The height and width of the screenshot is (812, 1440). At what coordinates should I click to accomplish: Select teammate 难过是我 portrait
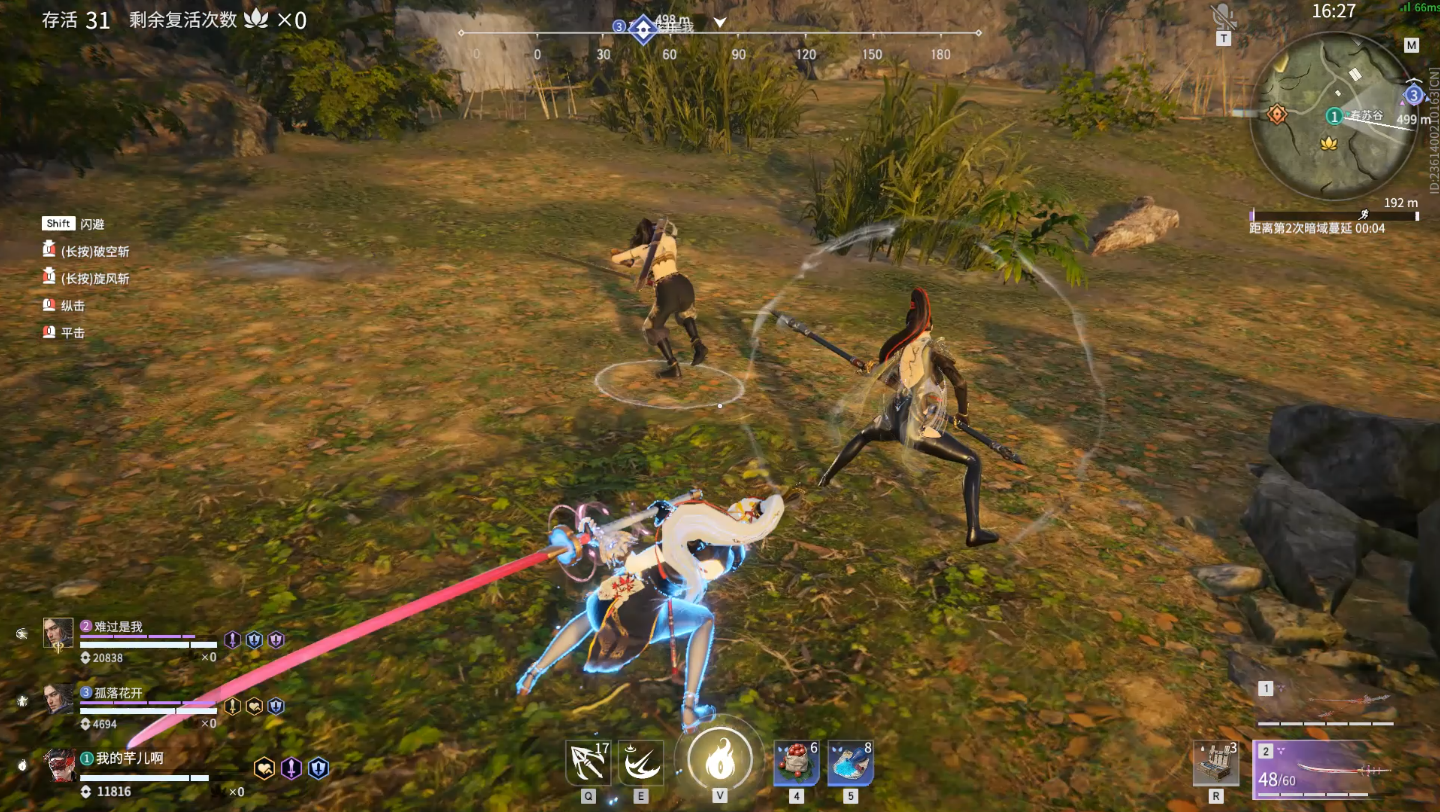[x=58, y=632]
